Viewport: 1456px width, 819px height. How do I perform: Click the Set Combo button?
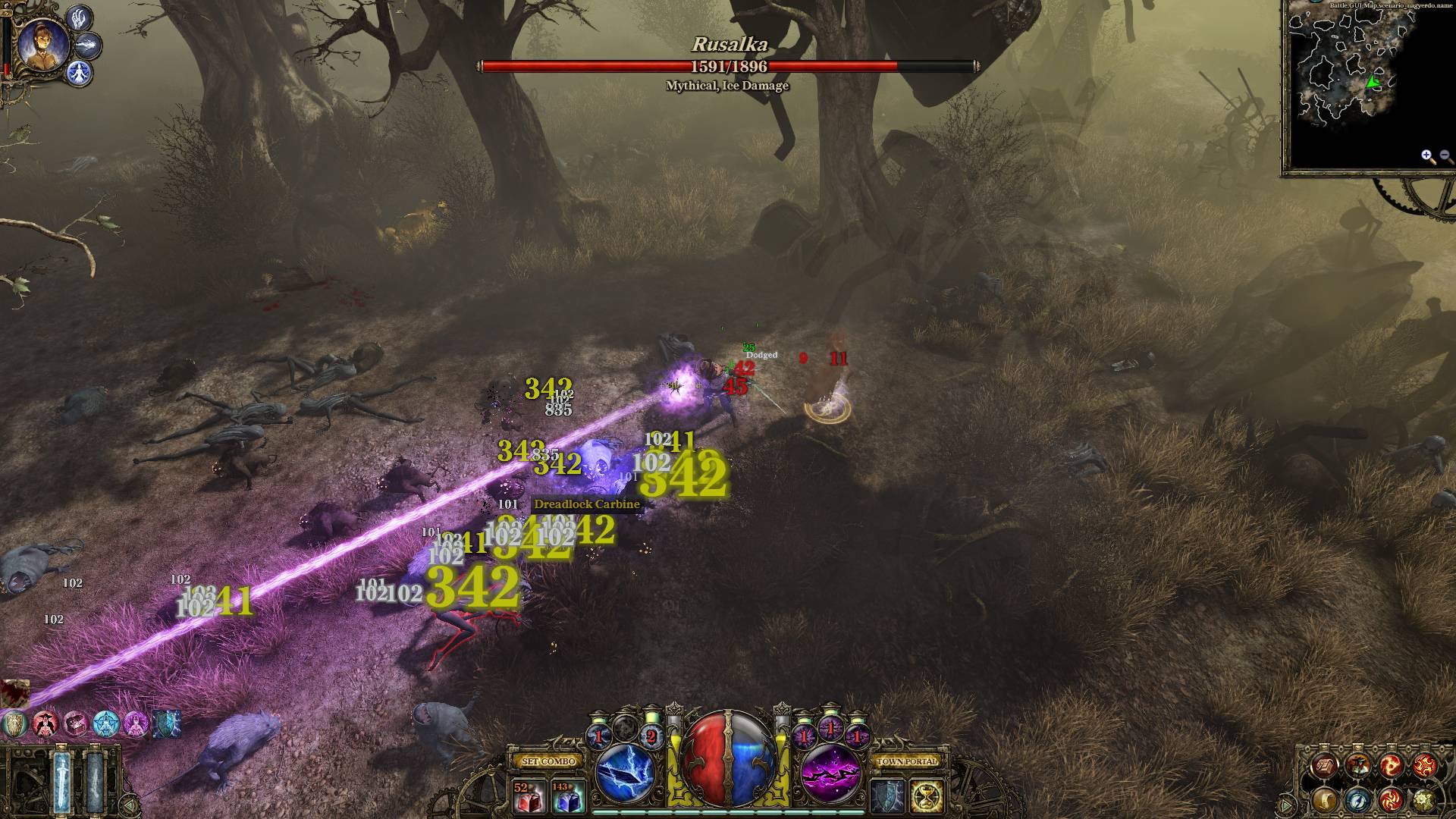(x=549, y=761)
